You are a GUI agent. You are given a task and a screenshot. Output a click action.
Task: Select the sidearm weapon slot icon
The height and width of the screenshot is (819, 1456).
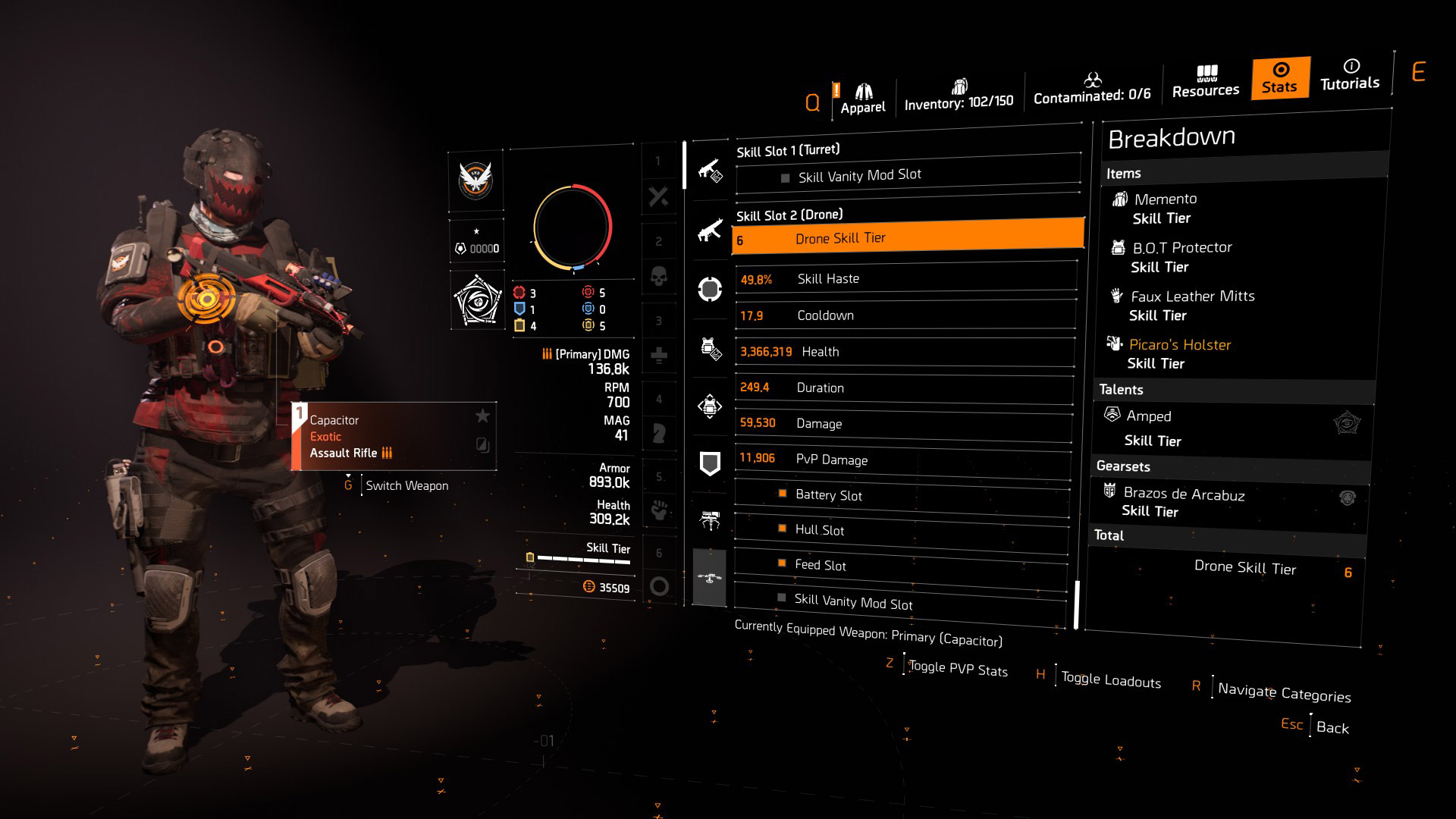711,171
